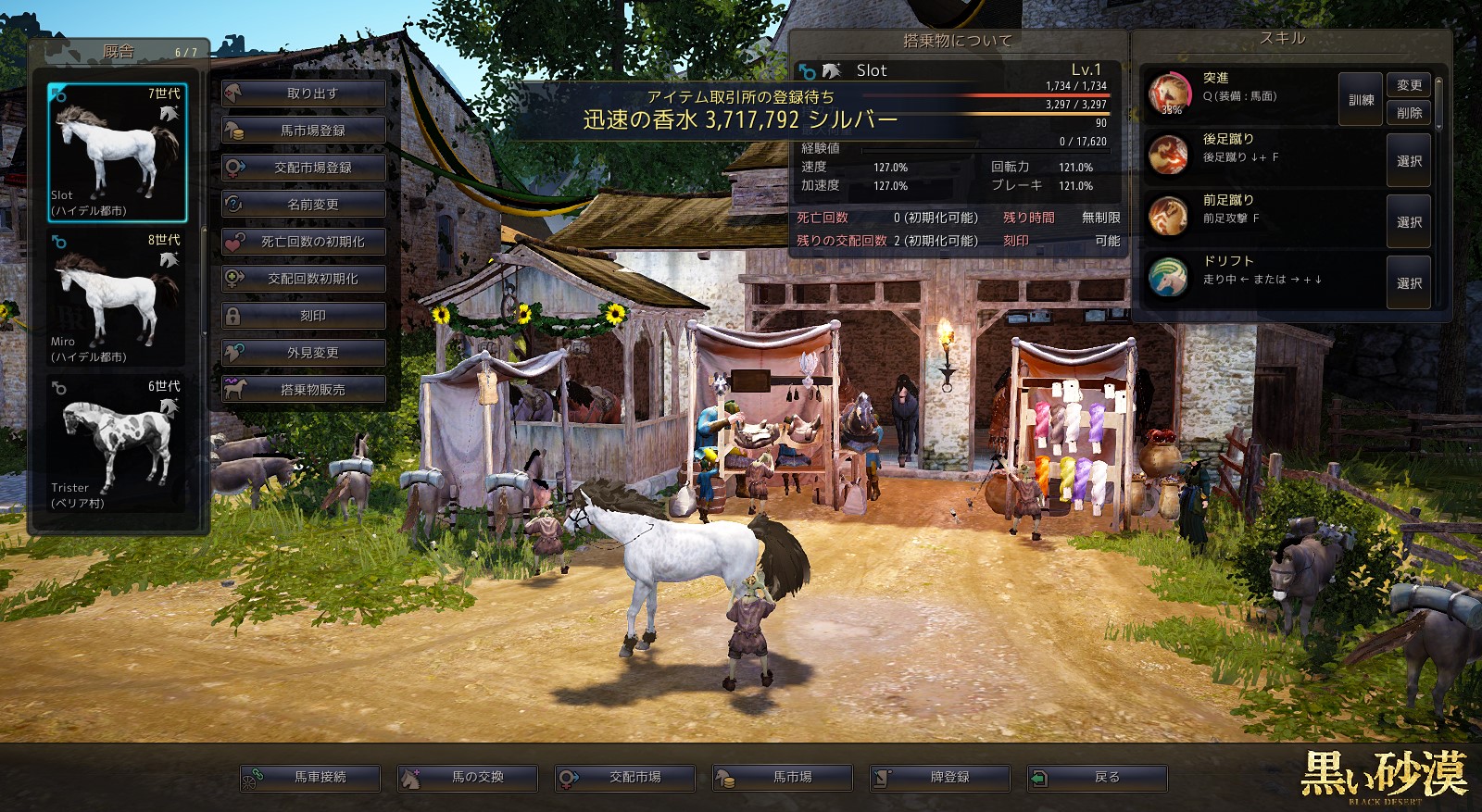The image size is (1482, 812).
Task: Click the 取り出す take-out button
Action: pos(304,94)
